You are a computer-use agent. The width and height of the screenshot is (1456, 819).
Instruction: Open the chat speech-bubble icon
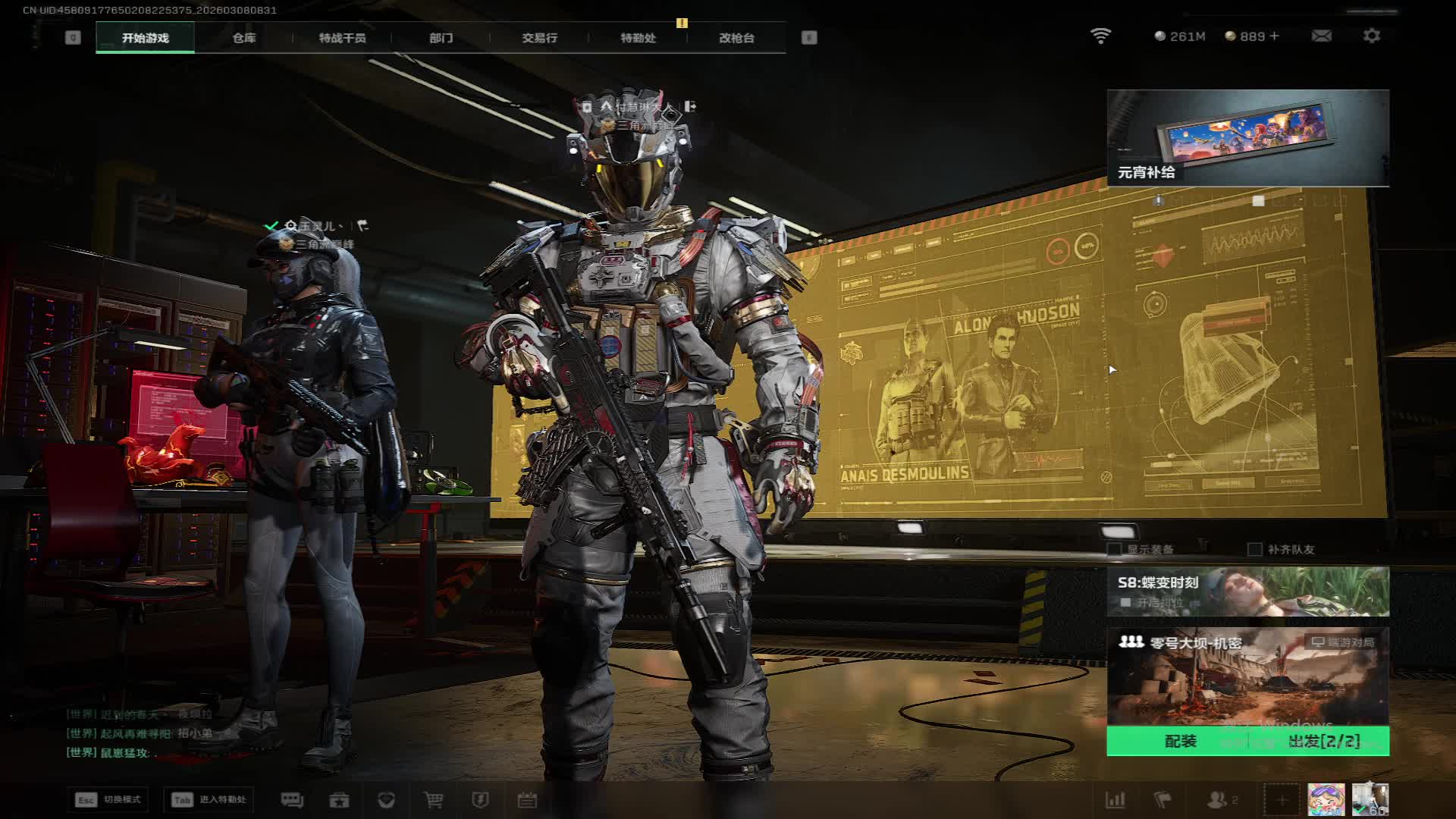[292, 800]
